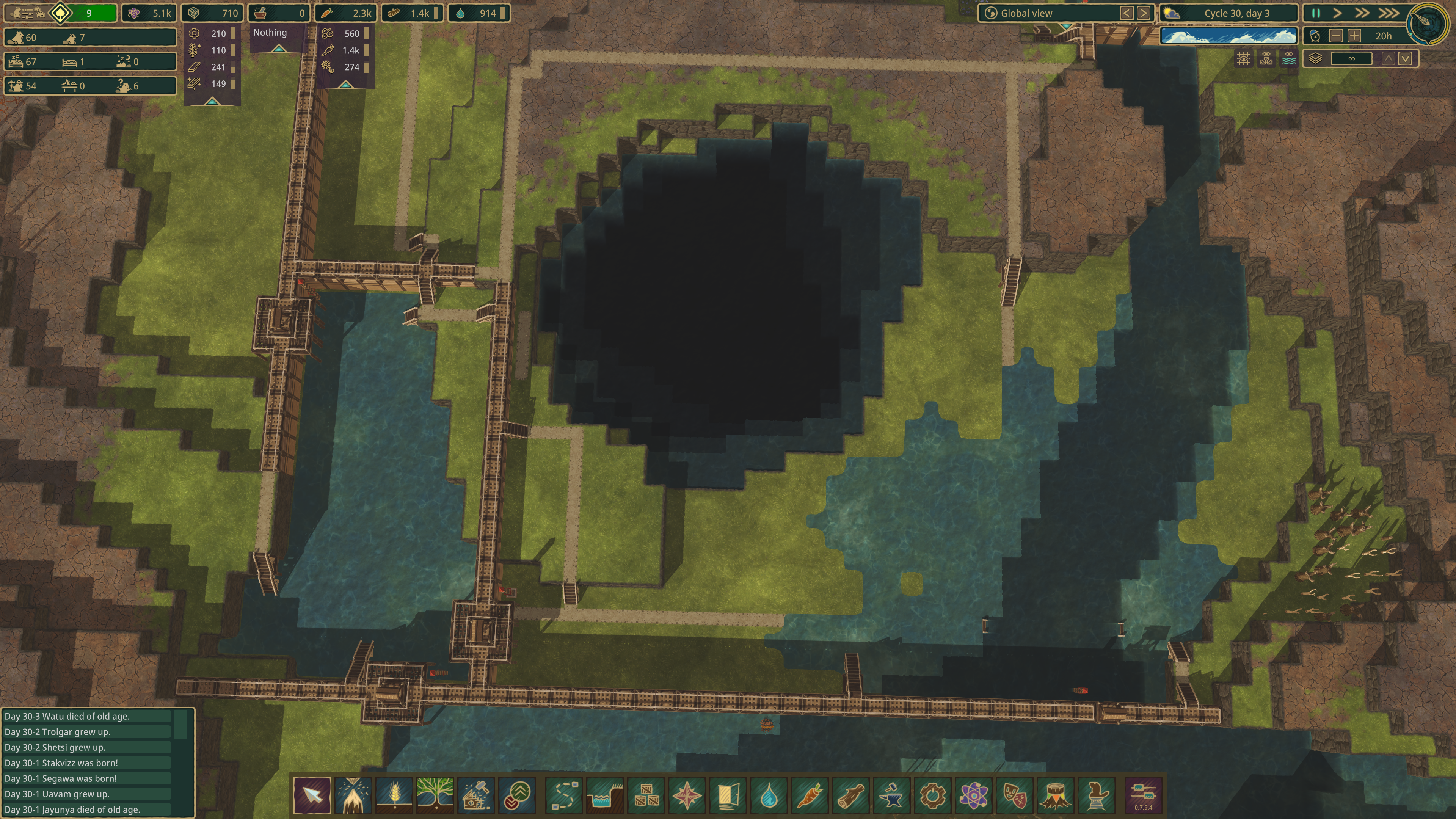1456x819 pixels.
Task: Set game speed to triple arrows
Action: coord(1389,13)
